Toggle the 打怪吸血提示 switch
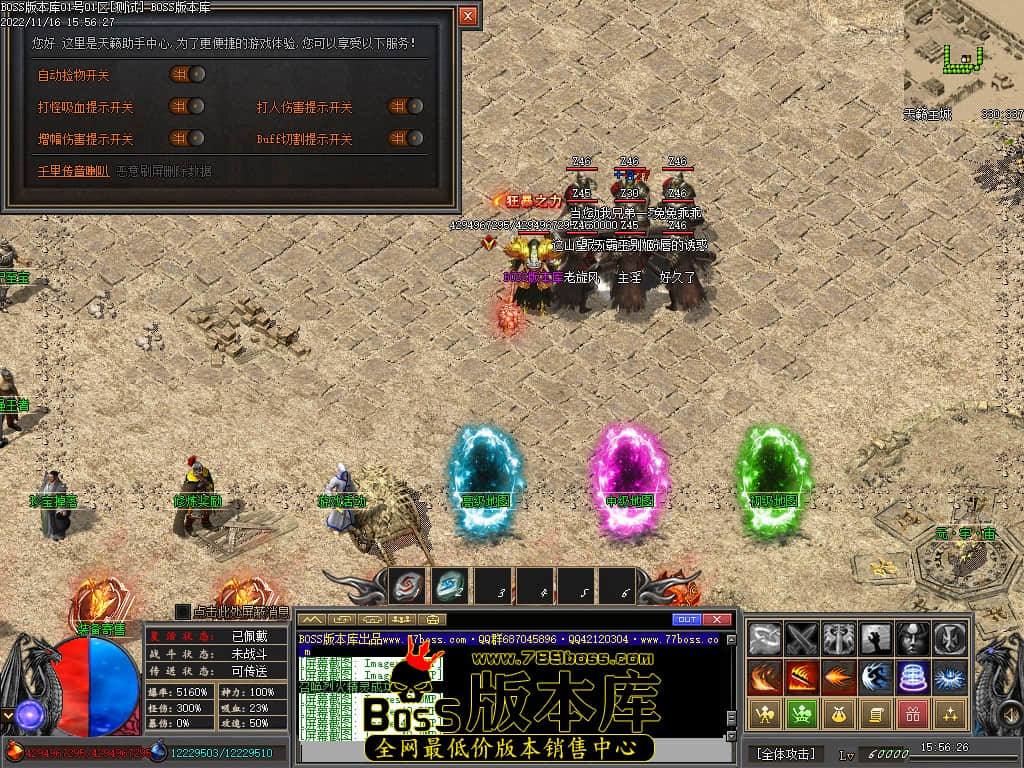 187,106
